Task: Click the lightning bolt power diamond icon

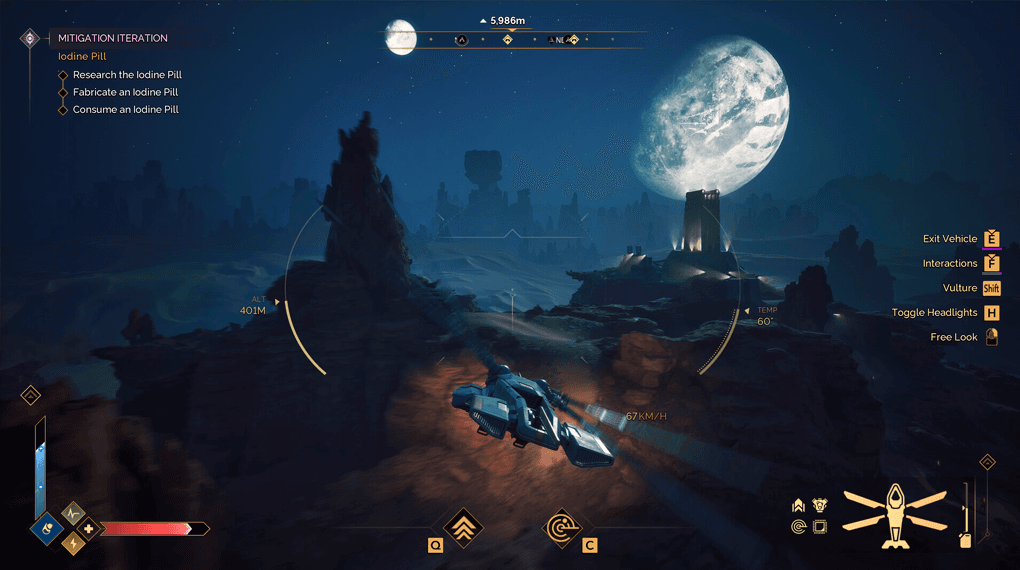Action: pos(73,542)
